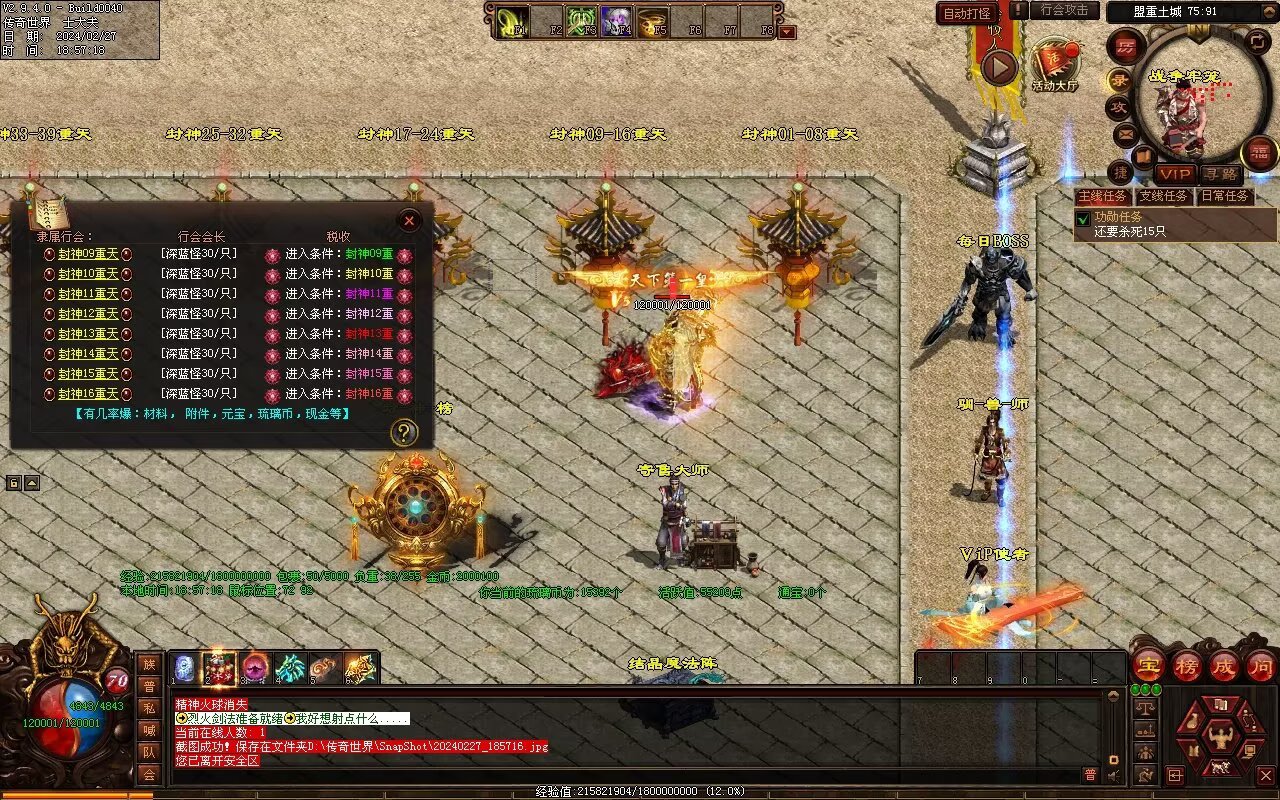Activate the purple orb skill in slot 3

(255, 667)
